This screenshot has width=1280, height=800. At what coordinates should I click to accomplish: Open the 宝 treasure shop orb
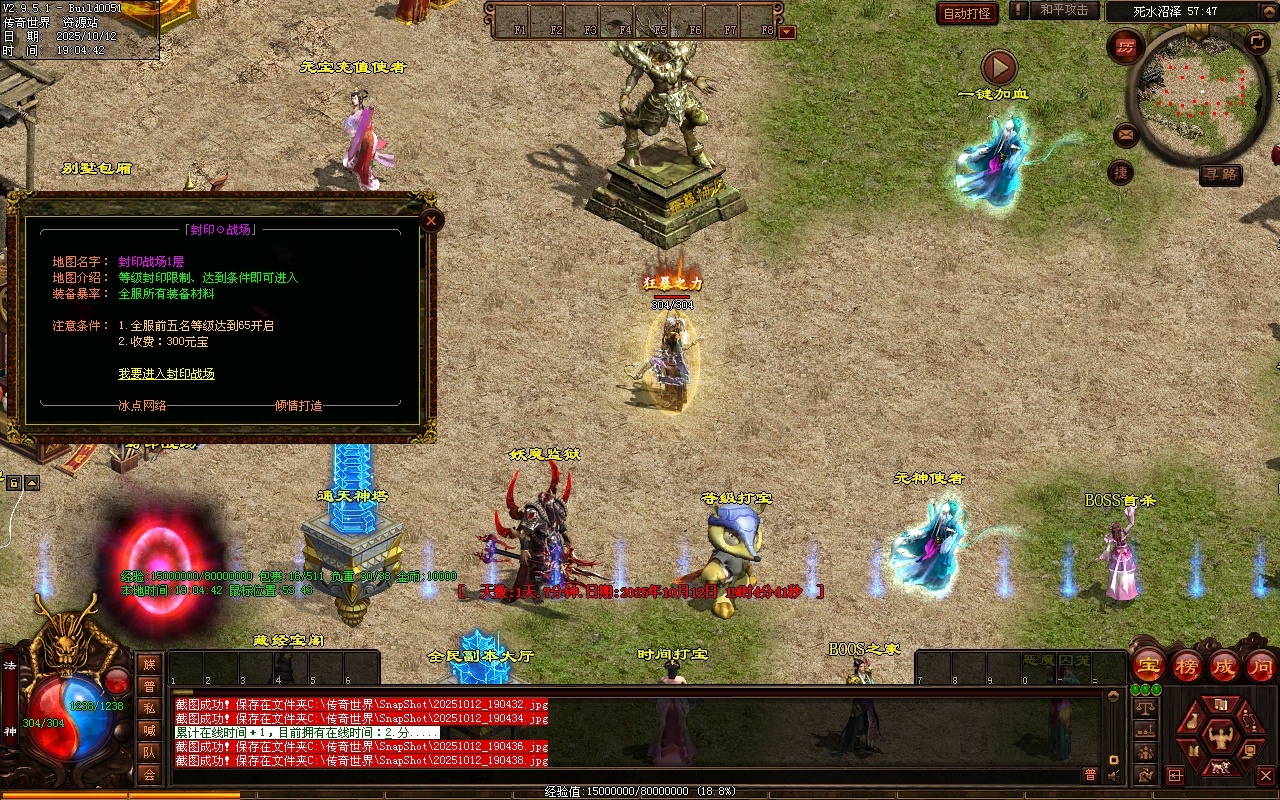pos(1148,666)
